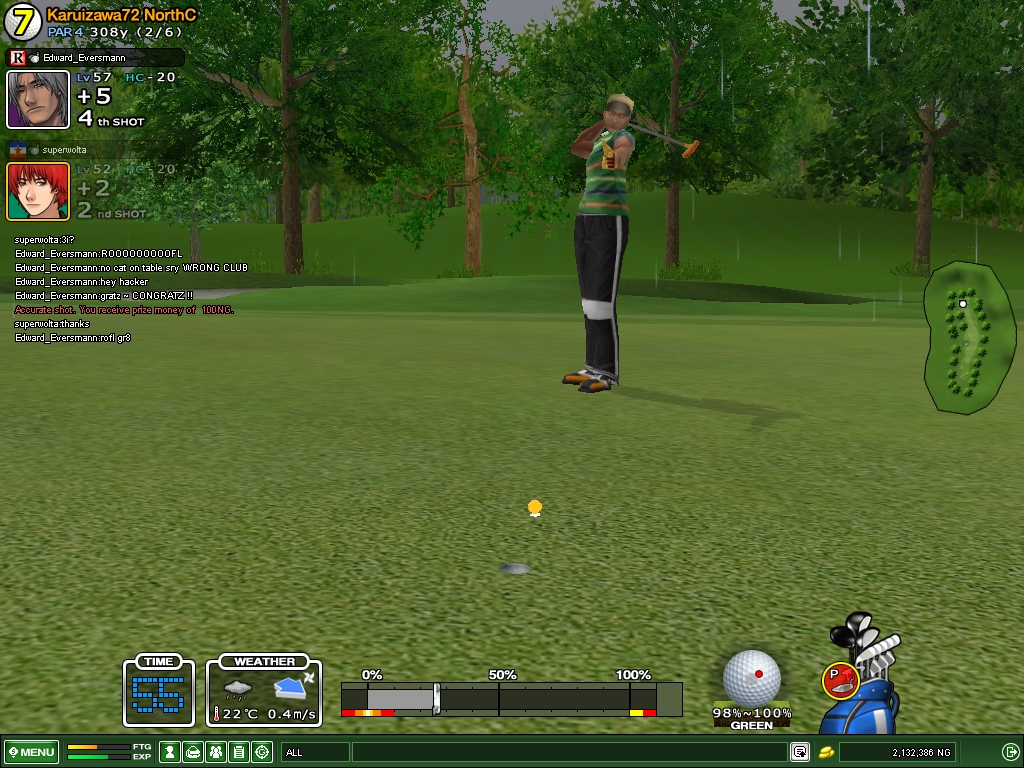The width and height of the screenshot is (1024, 768).
Task: Select Edward_Eversmann's player portrait
Action: tap(38, 99)
